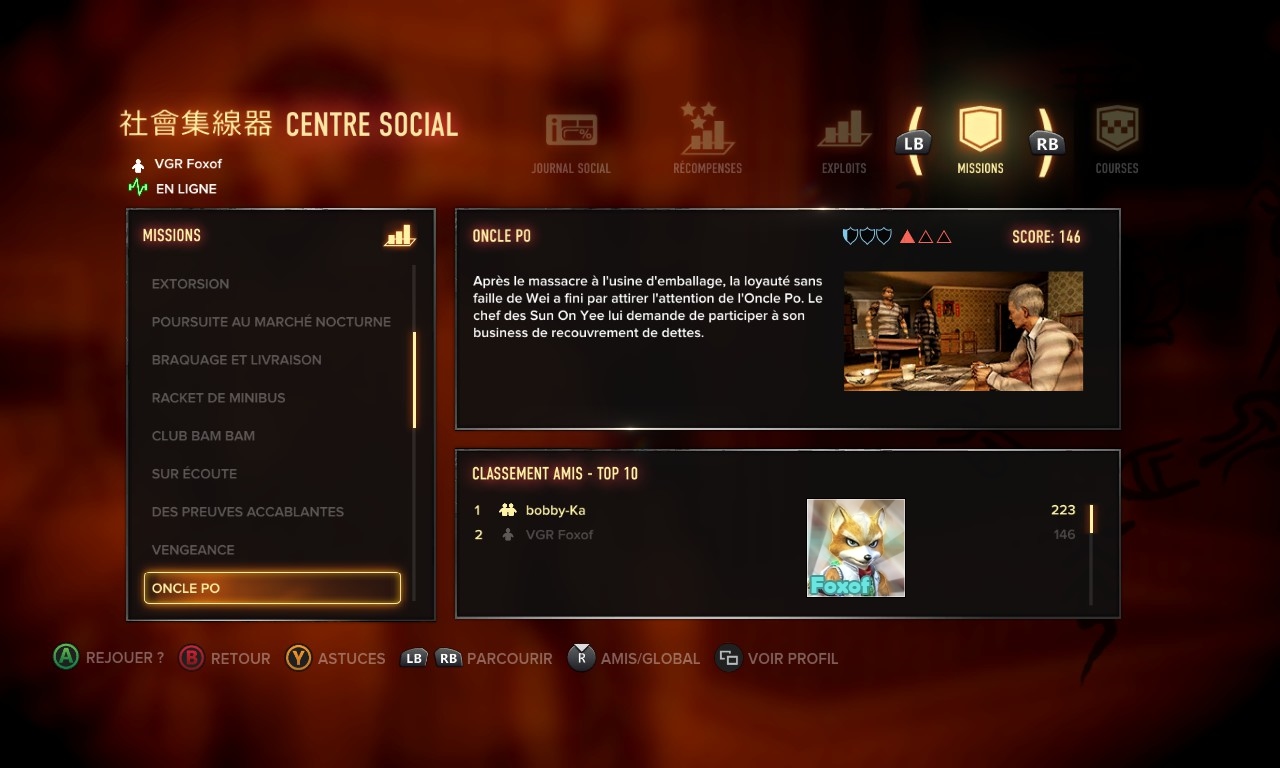
Task: Pick the Sur Écoute mission
Action: (x=194, y=474)
